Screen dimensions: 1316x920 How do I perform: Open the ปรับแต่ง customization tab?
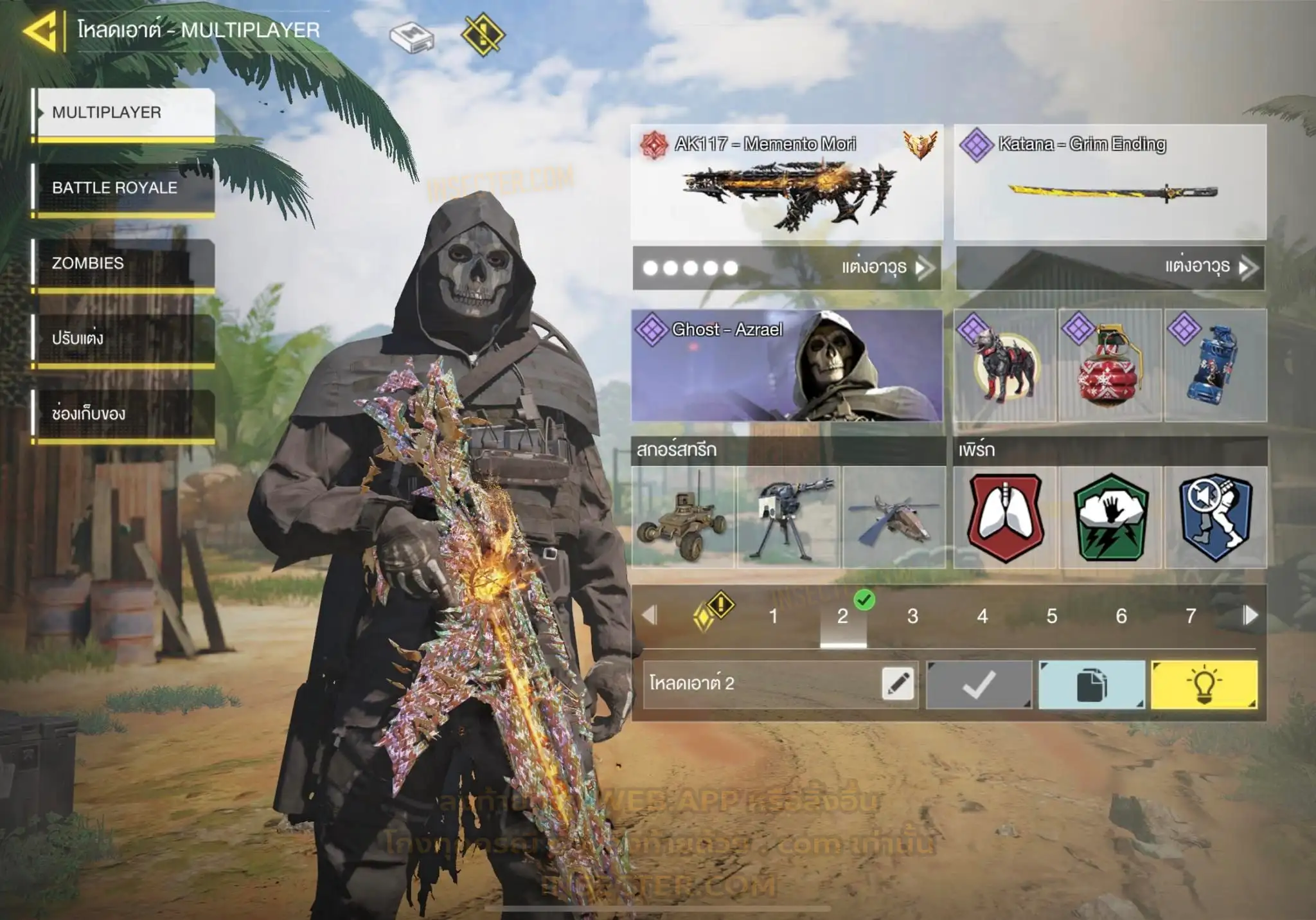pos(123,339)
